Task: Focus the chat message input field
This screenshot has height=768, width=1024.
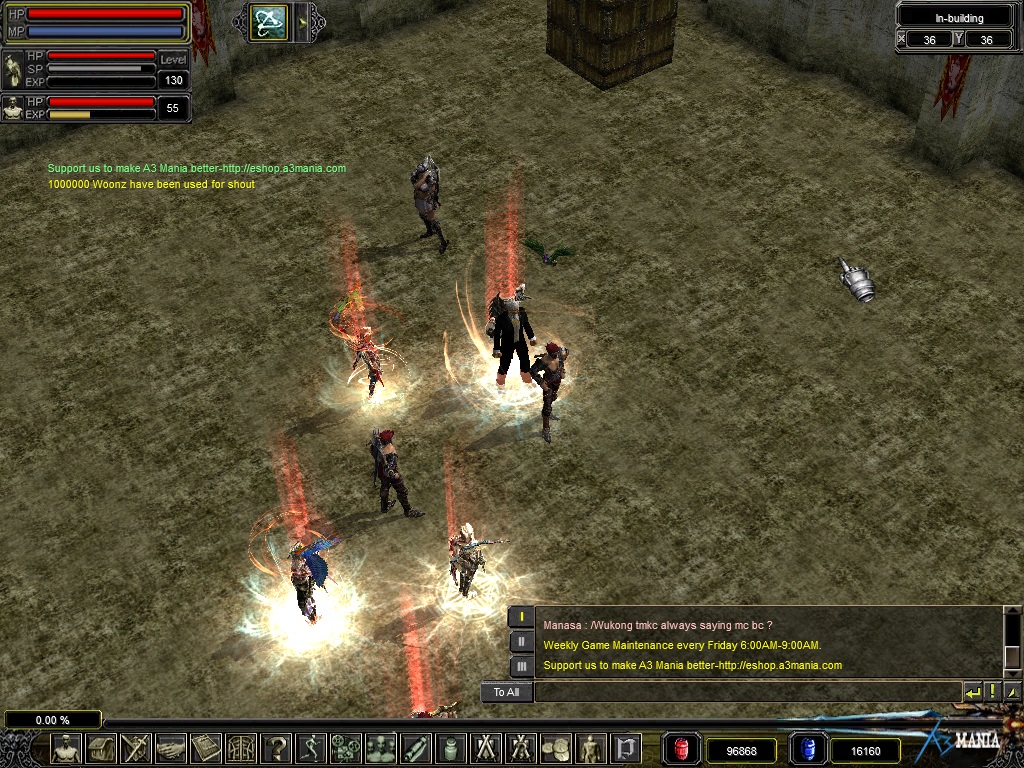Action: [x=745, y=692]
